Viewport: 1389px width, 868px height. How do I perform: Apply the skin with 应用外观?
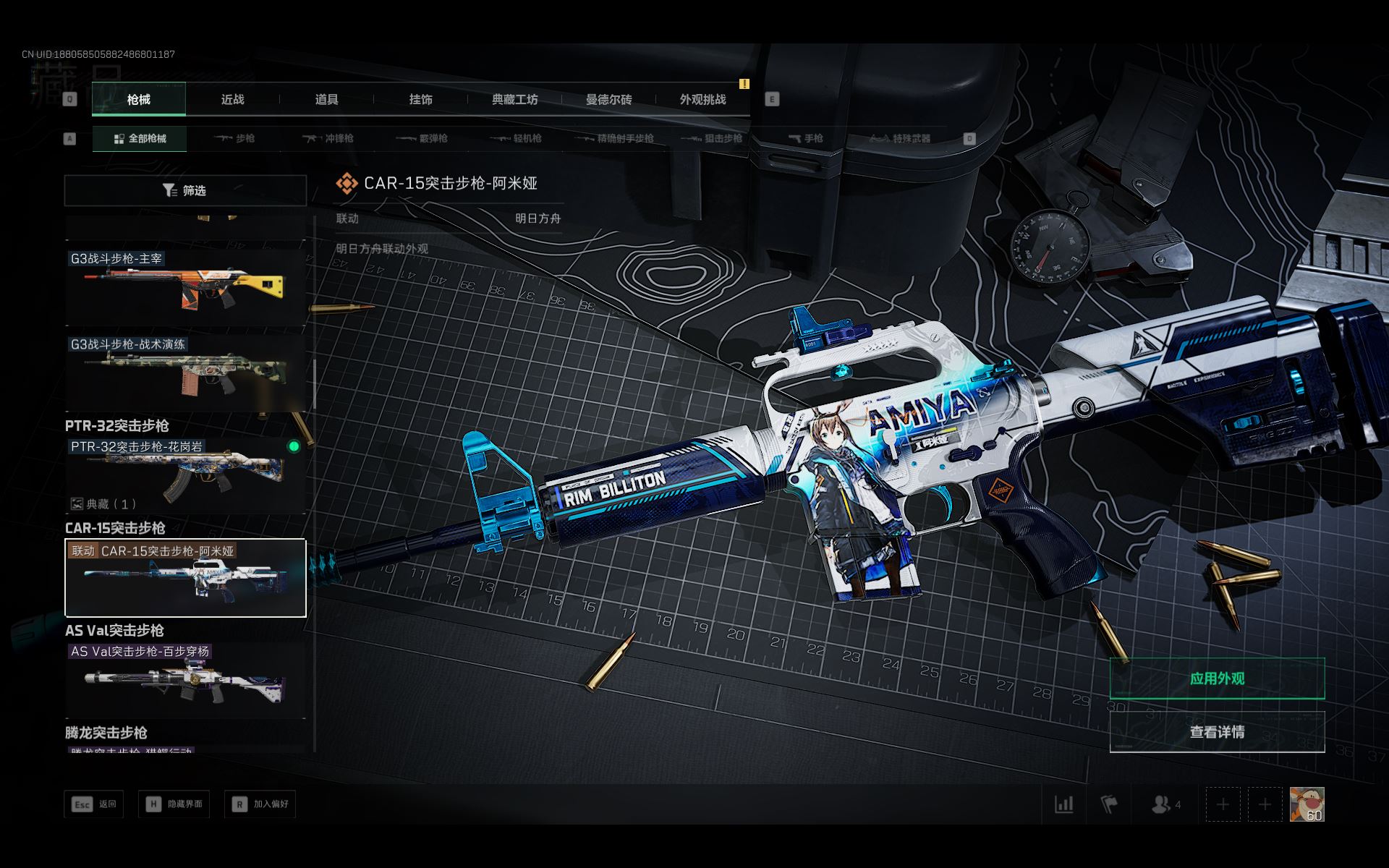tap(1217, 678)
